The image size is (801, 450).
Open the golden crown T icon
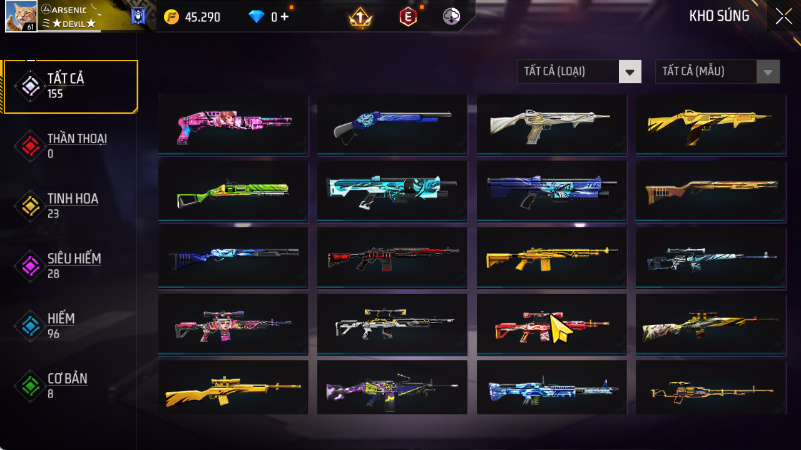point(360,17)
